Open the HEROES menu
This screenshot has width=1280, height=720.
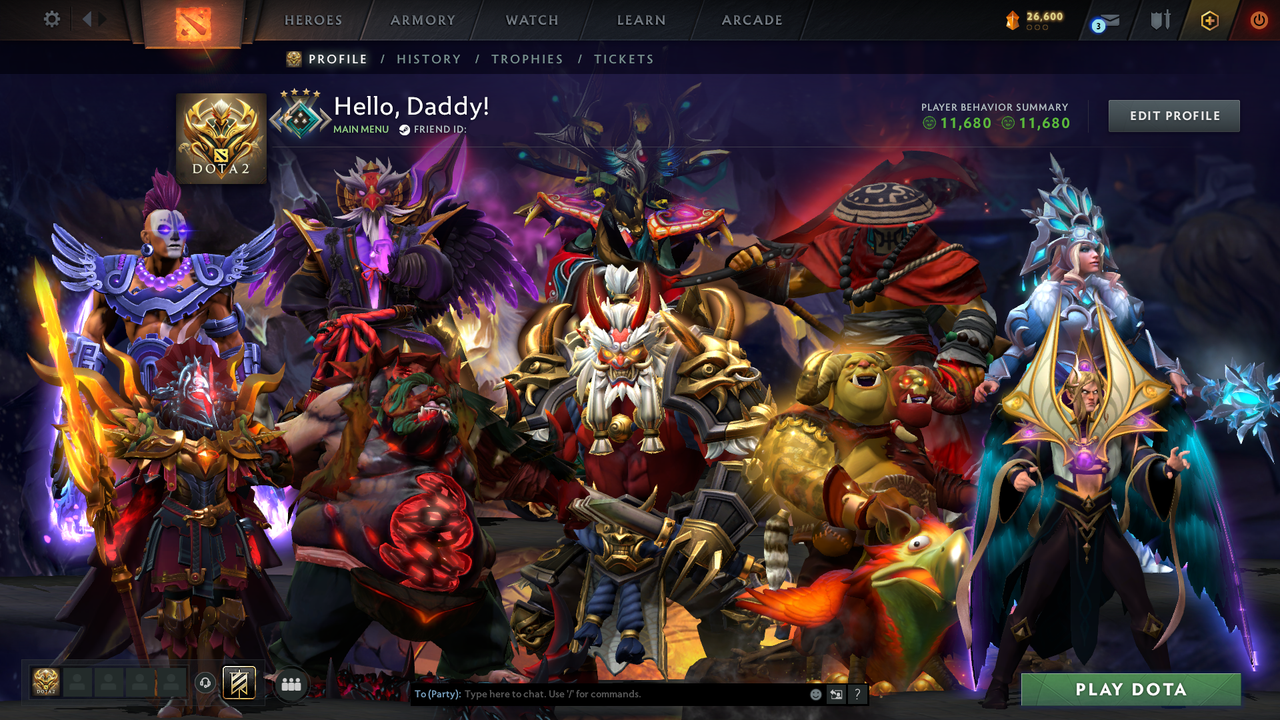click(313, 19)
